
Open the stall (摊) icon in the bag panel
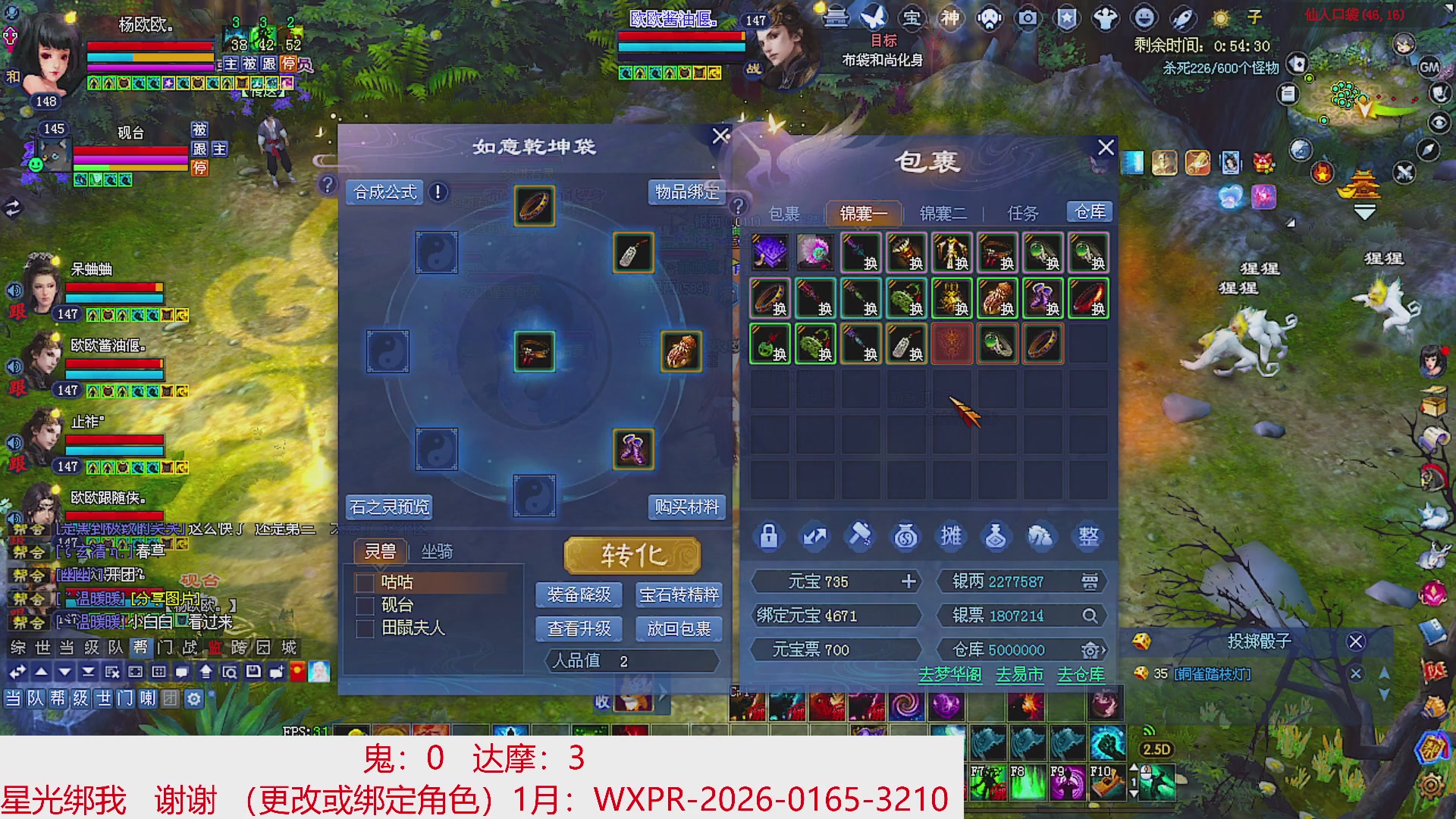point(950,536)
